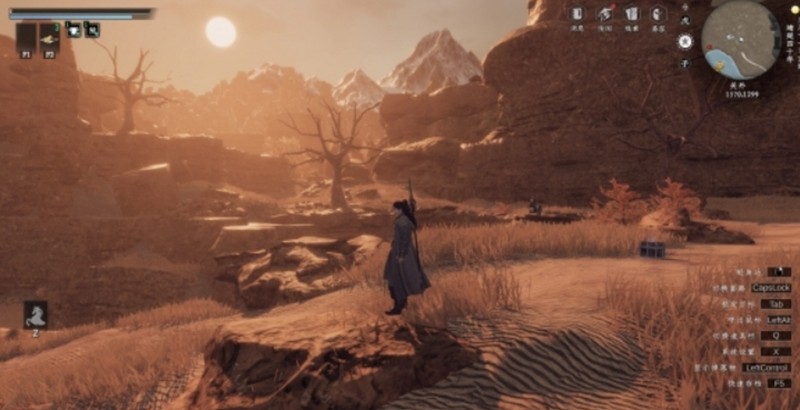
Task: Select the glowing time-of-day dial icon
Action: click(684, 42)
